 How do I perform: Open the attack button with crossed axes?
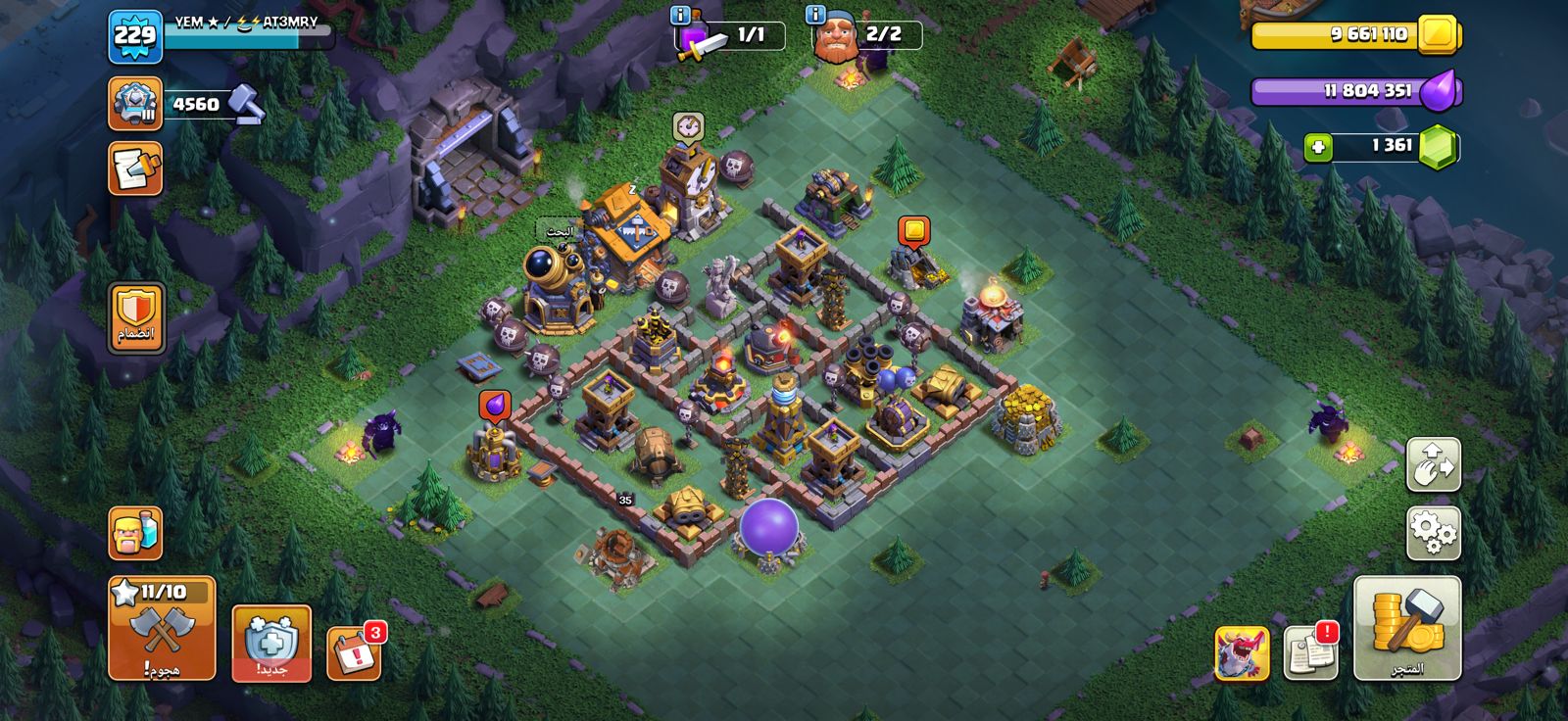coord(161,627)
